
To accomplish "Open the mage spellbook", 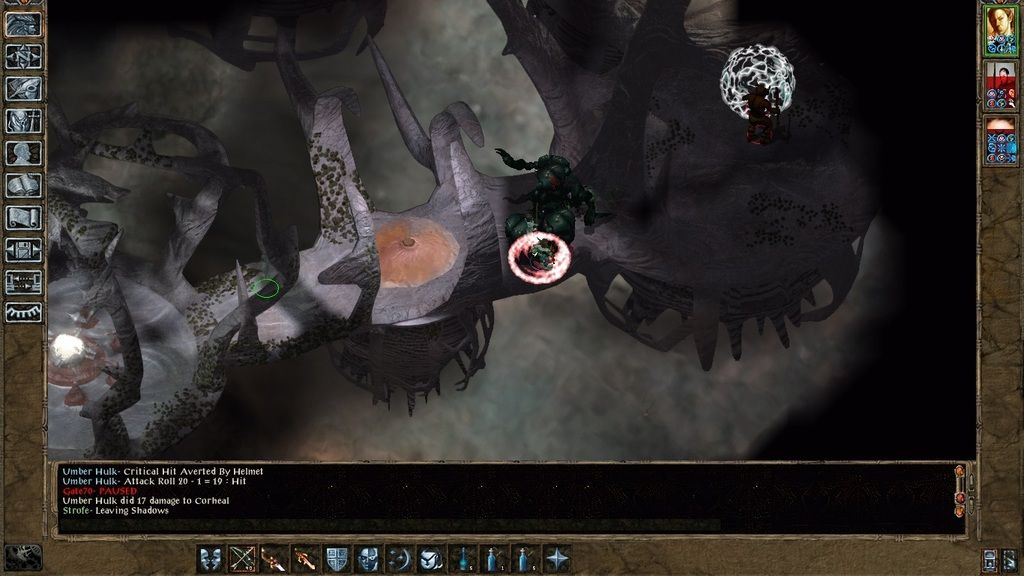I will coord(23,186).
